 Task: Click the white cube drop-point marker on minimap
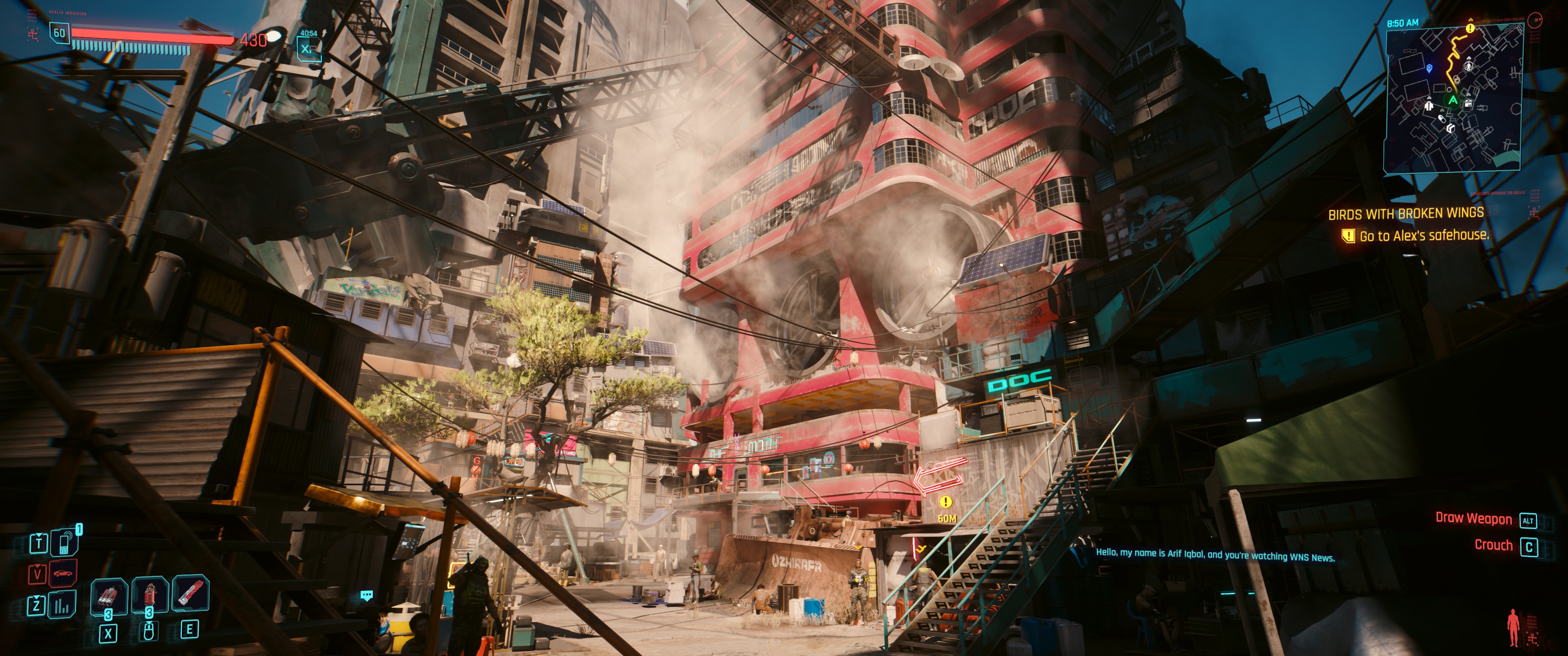1450,128
